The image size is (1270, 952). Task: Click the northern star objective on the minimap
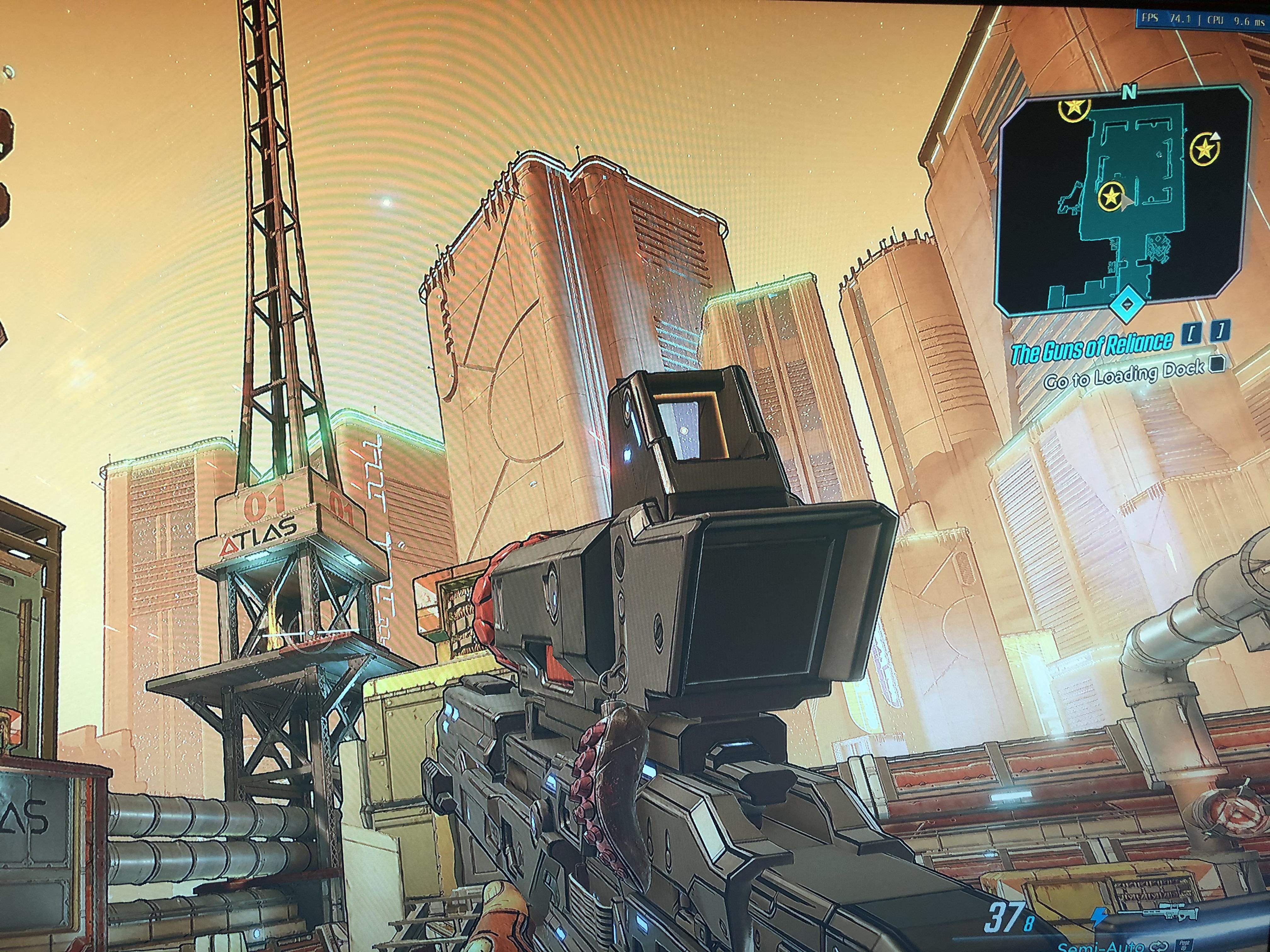tap(1074, 109)
